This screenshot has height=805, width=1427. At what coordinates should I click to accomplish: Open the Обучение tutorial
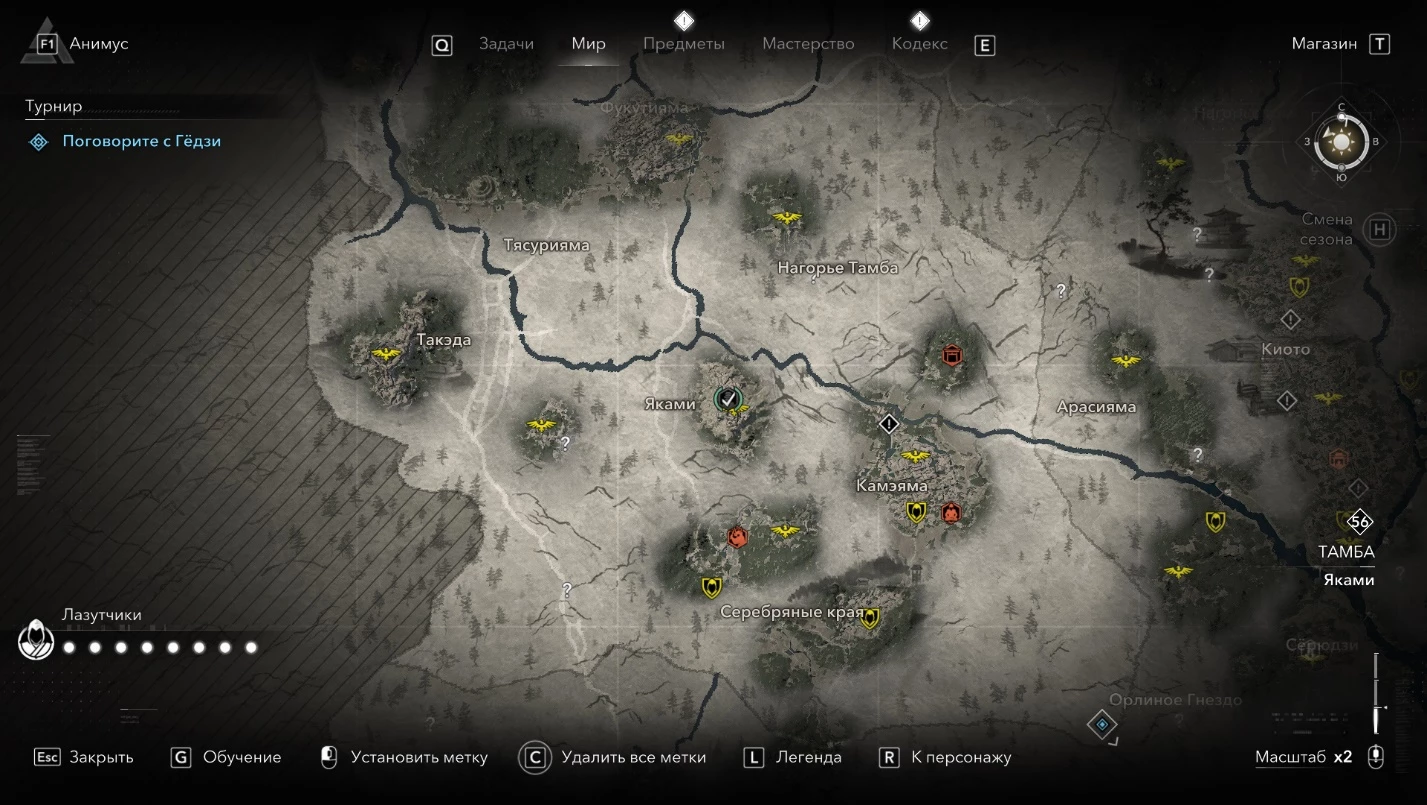pos(241,757)
